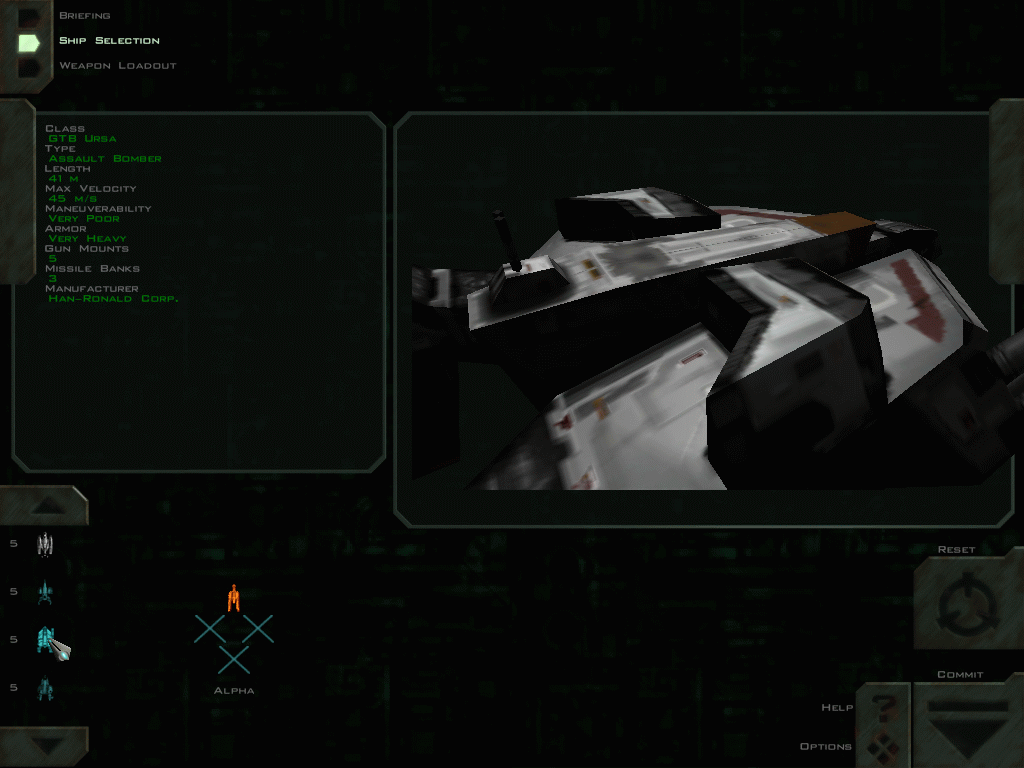Commit to start the mission

(x=967, y=722)
